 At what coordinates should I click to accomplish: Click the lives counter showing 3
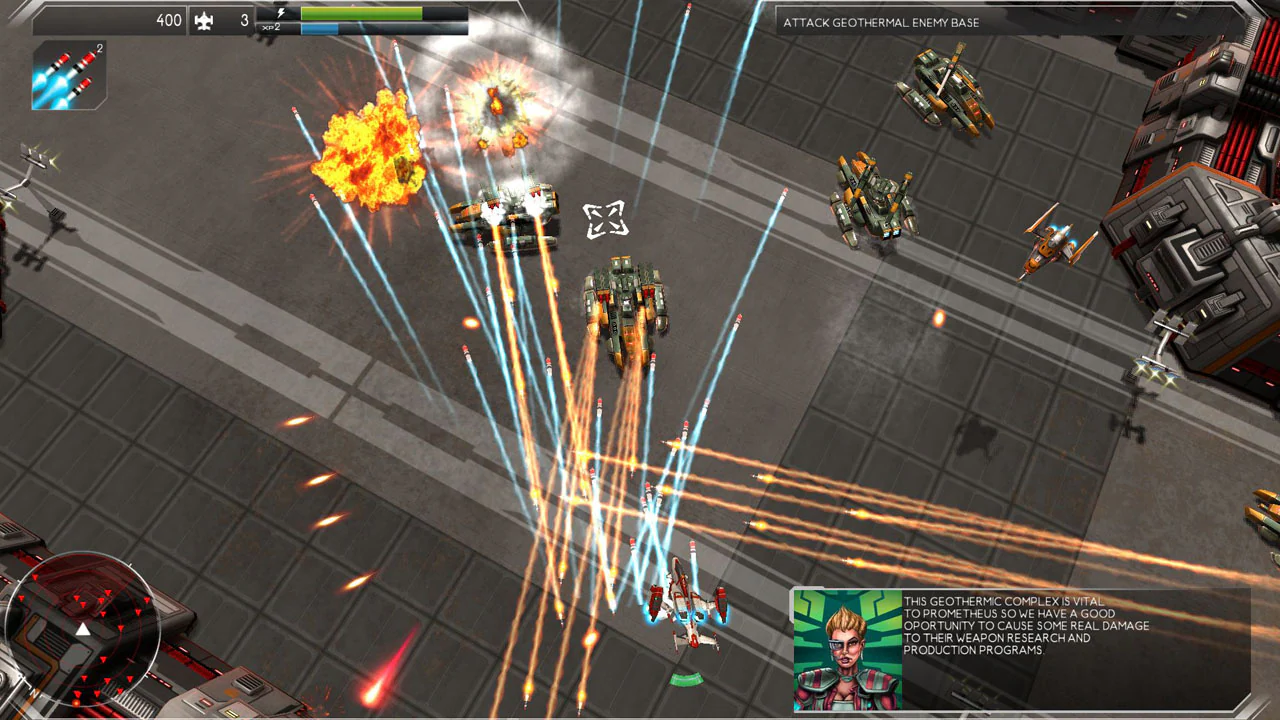pos(243,20)
